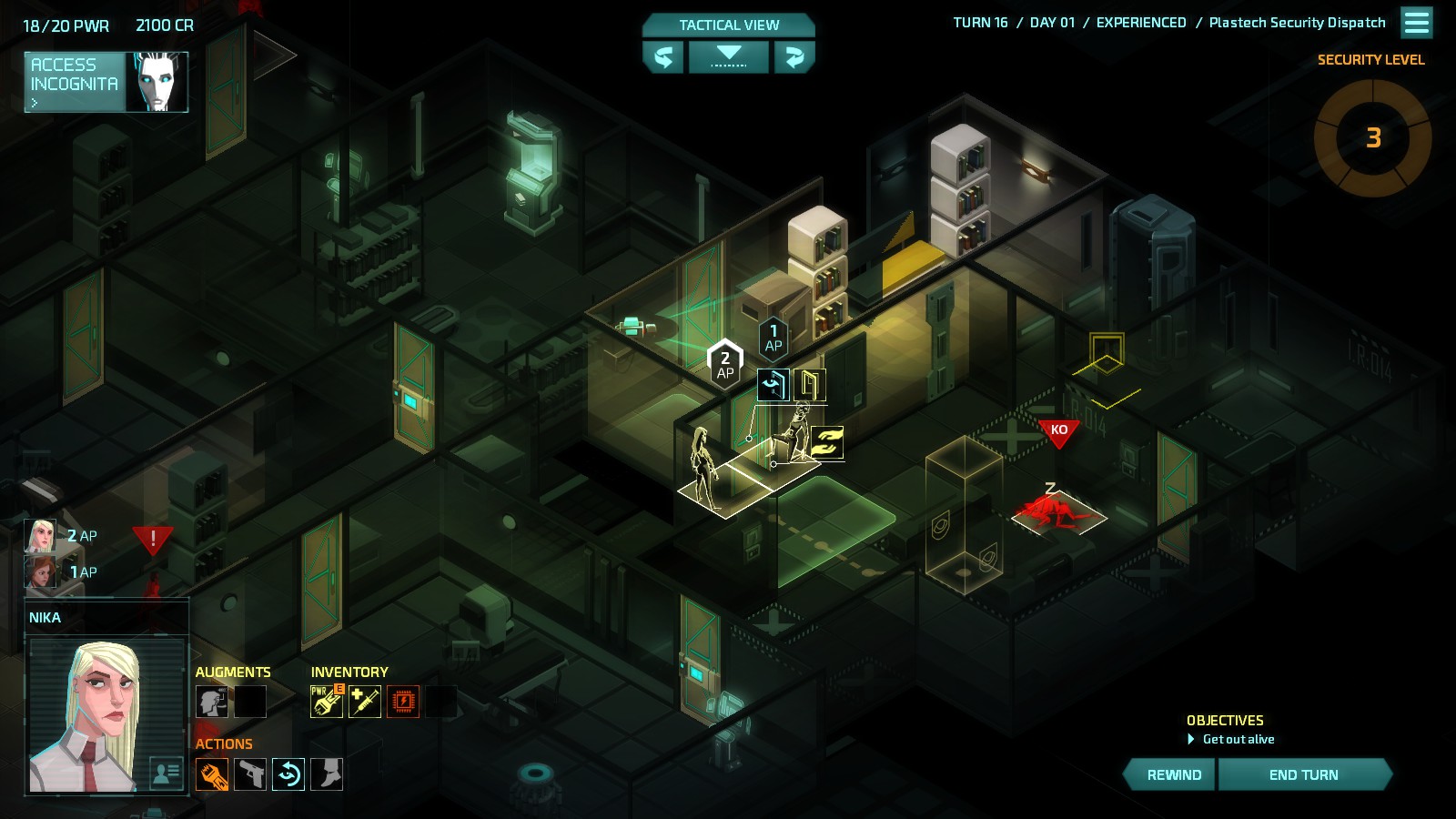Rotate the camera left with curved arrow
Viewport: 1456px width, 819px height.
point(663,57)
